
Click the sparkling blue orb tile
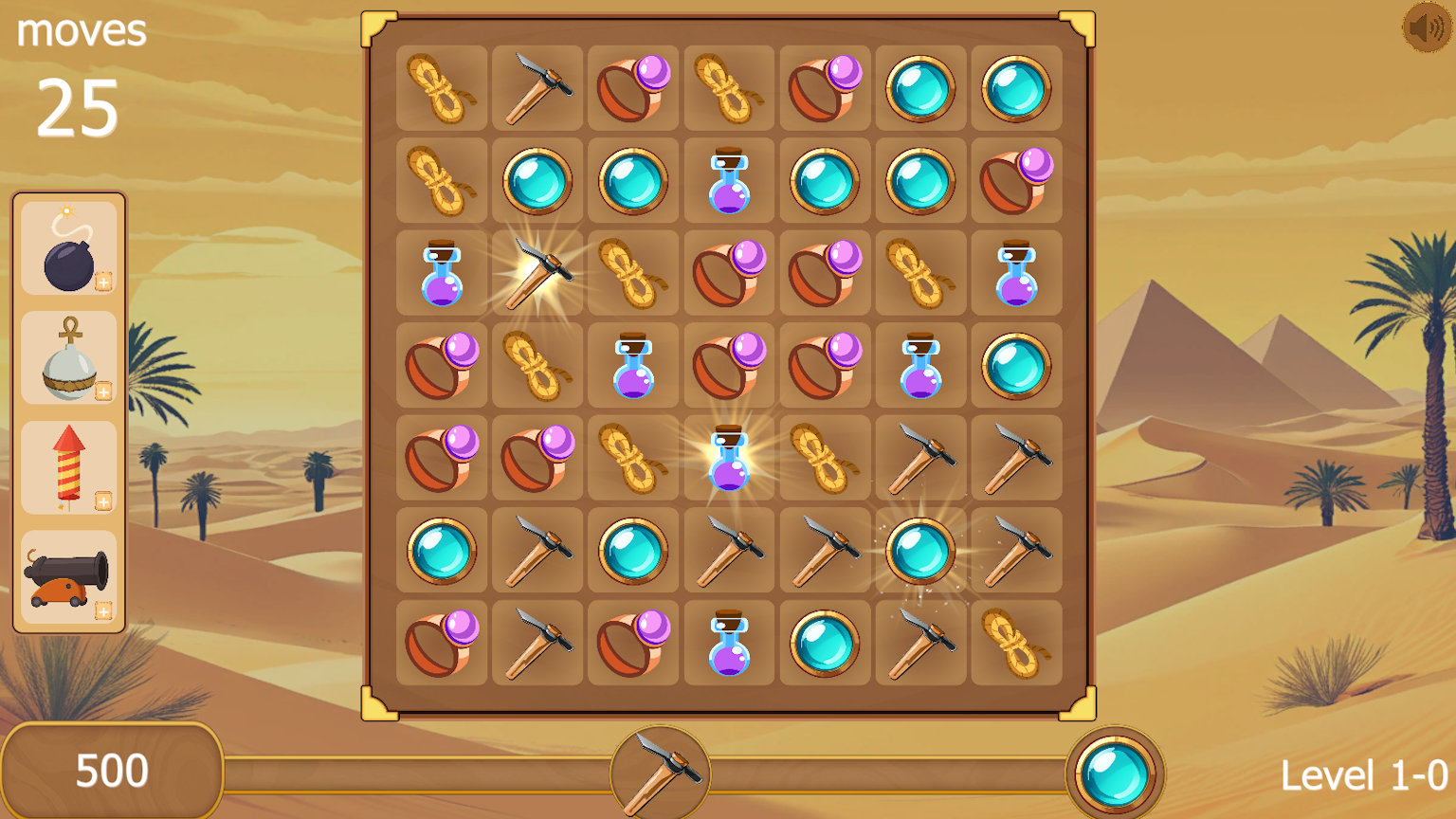point(919,549)
